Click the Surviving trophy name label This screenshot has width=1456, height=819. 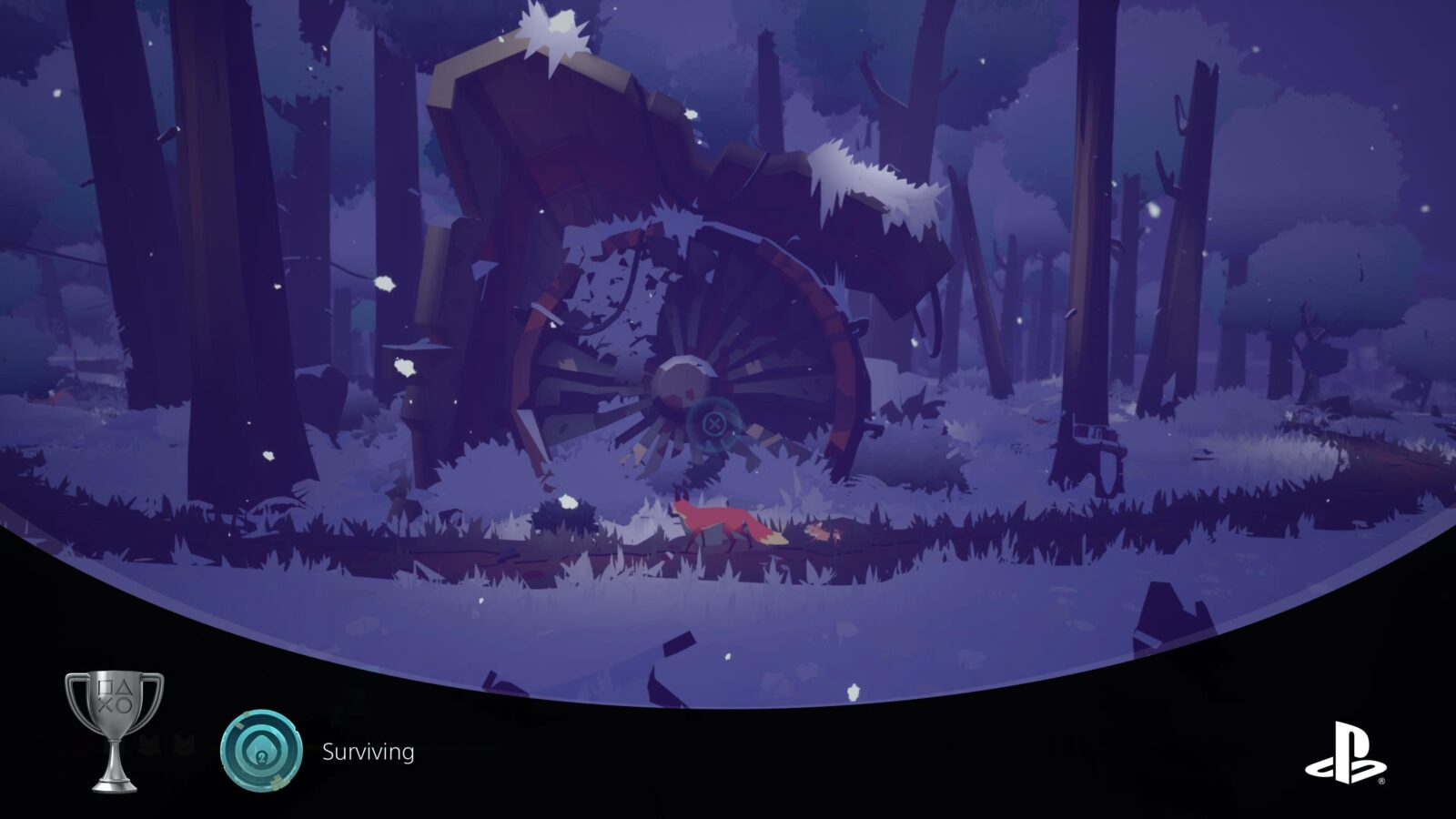coord(368,753)
